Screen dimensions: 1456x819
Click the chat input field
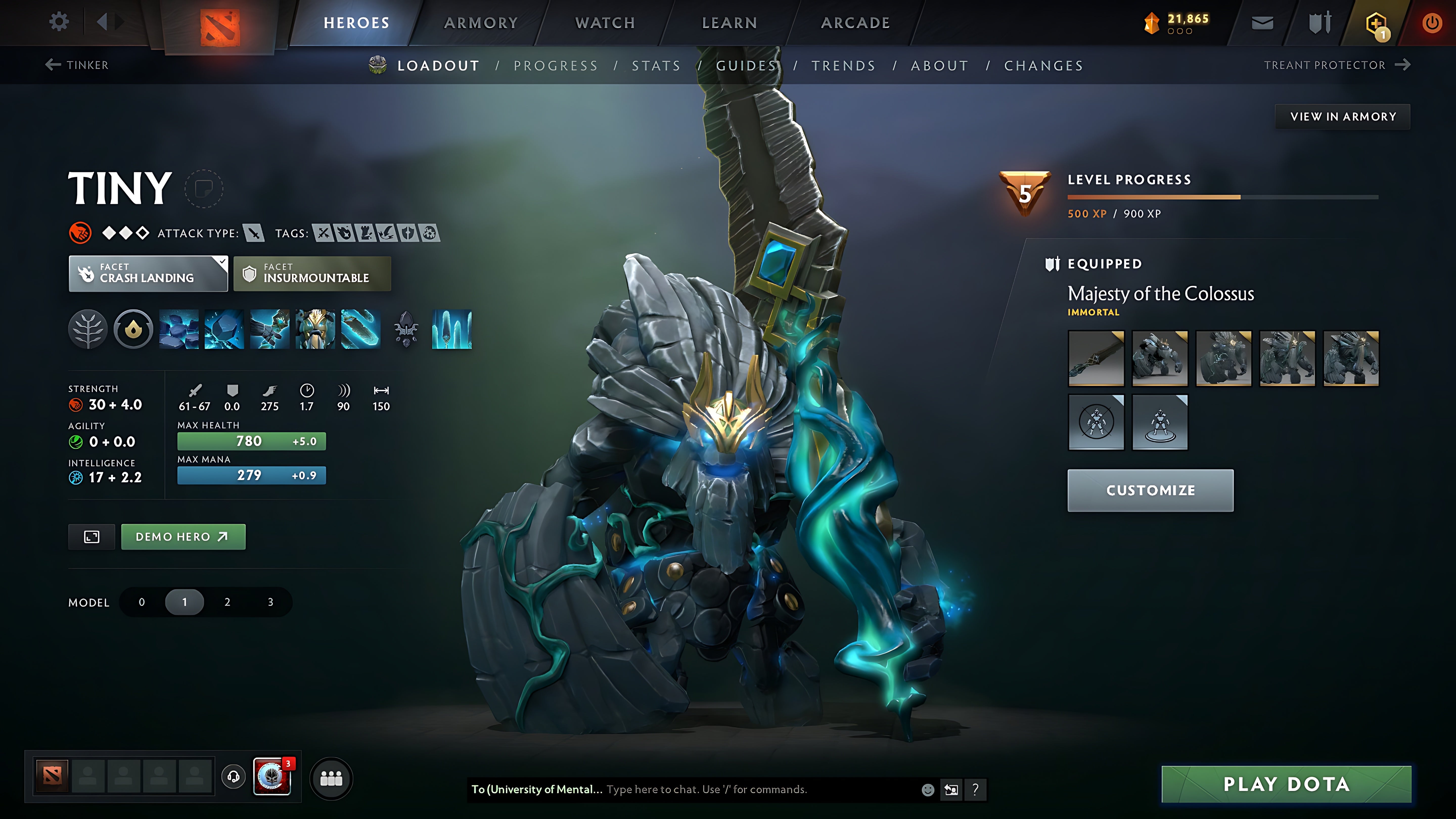pyautogui.click(x=707, y=790)
